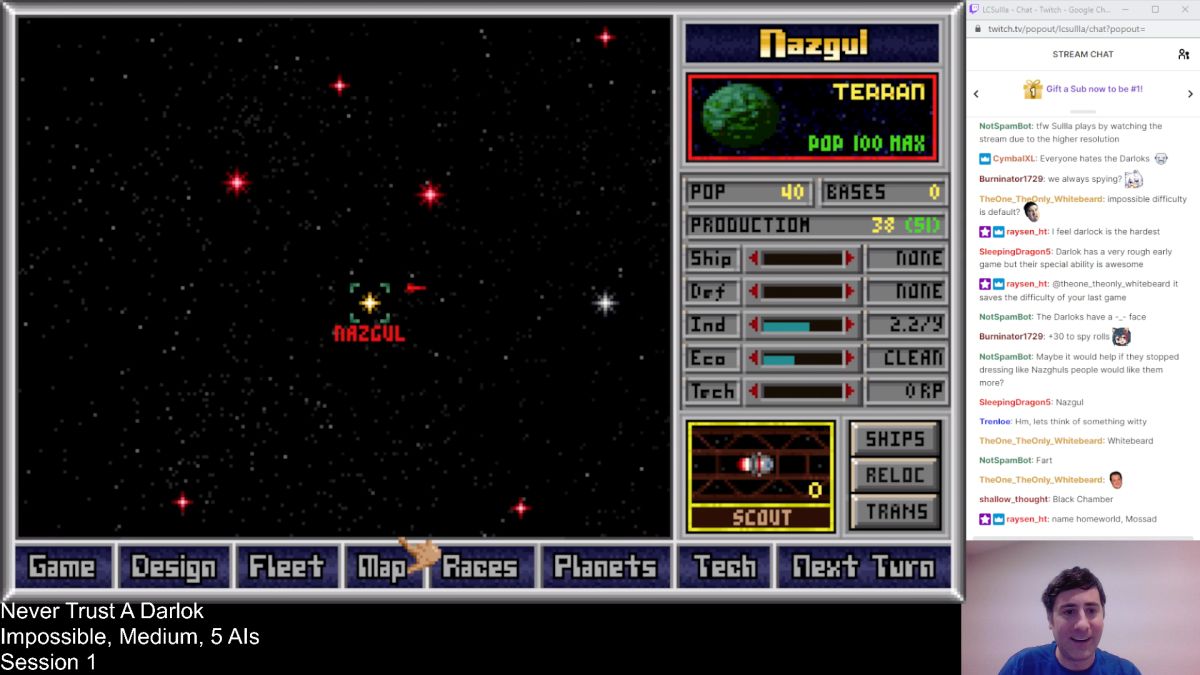Adjust the Ship spending slider
This screenshot has width=1200, height=675.
click(x=803, y=259)
